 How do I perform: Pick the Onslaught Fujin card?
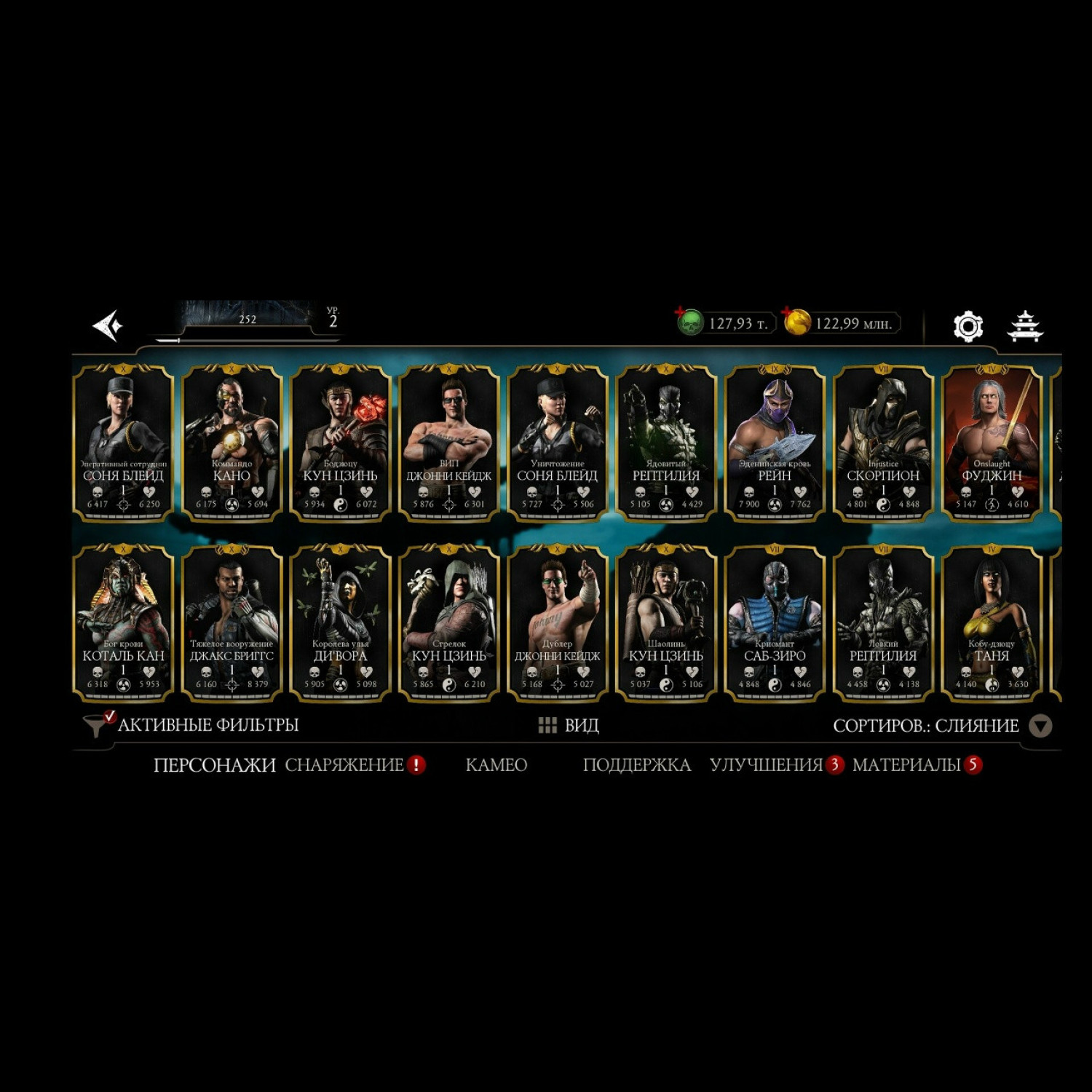pyautogui.click(x=992, y=443)
